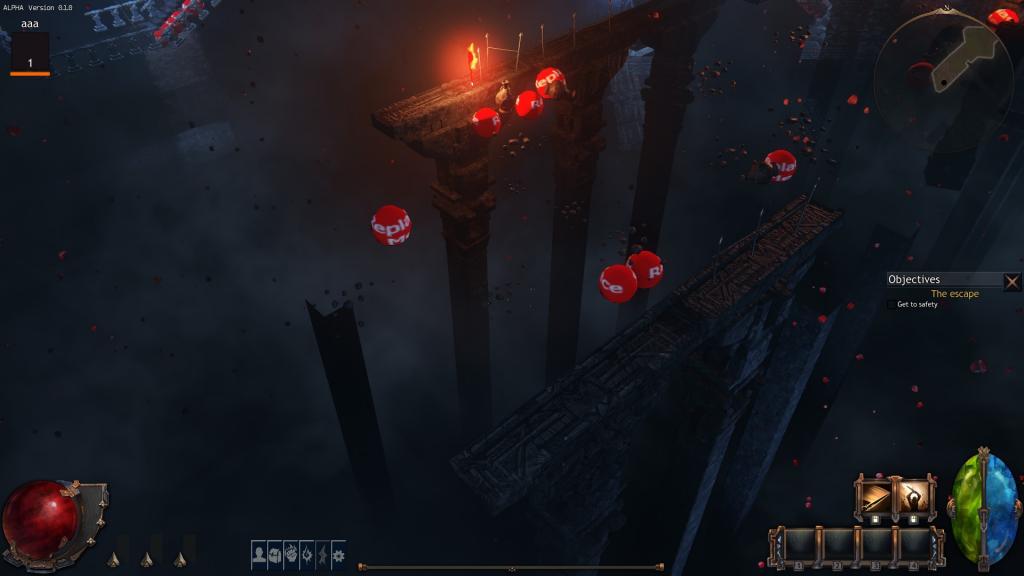Open the gear settings menu

point(338,554)
